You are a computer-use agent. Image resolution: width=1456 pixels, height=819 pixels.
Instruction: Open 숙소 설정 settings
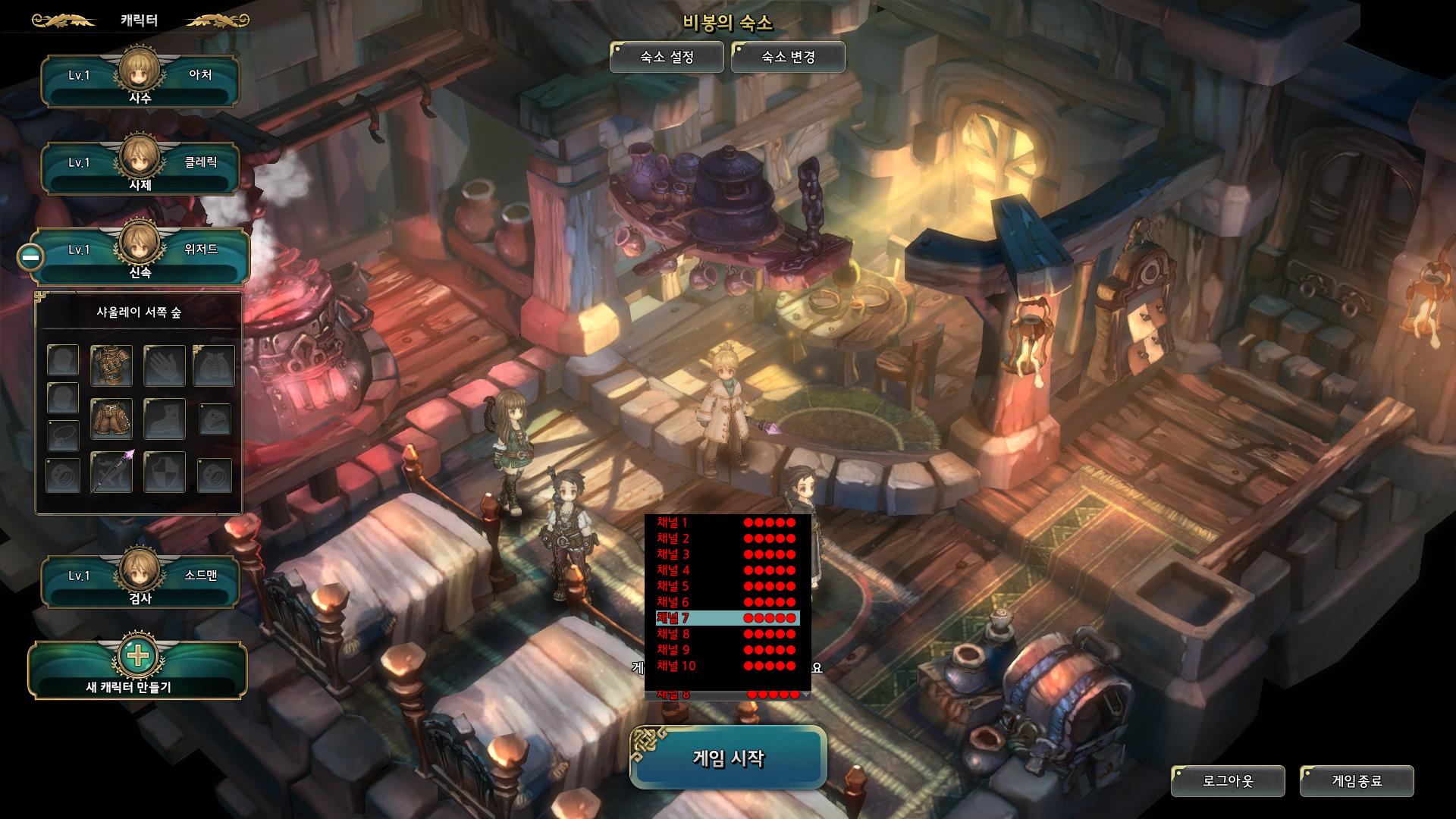pyautogui.click(x=666, y=56)
